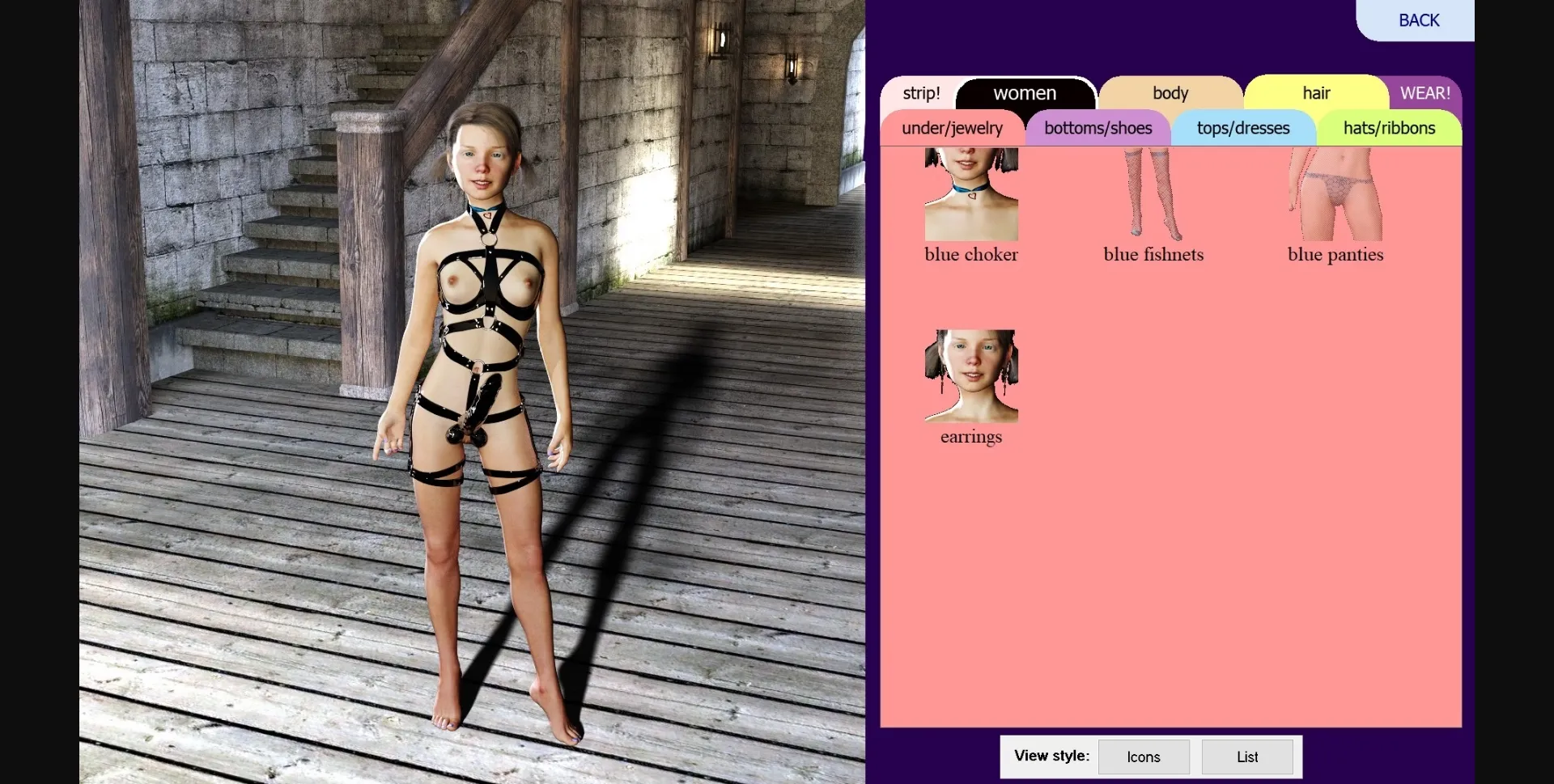Select the earrings thumbnail
The height and width of the screenshot is (784, 1554).
pos(970,376)
